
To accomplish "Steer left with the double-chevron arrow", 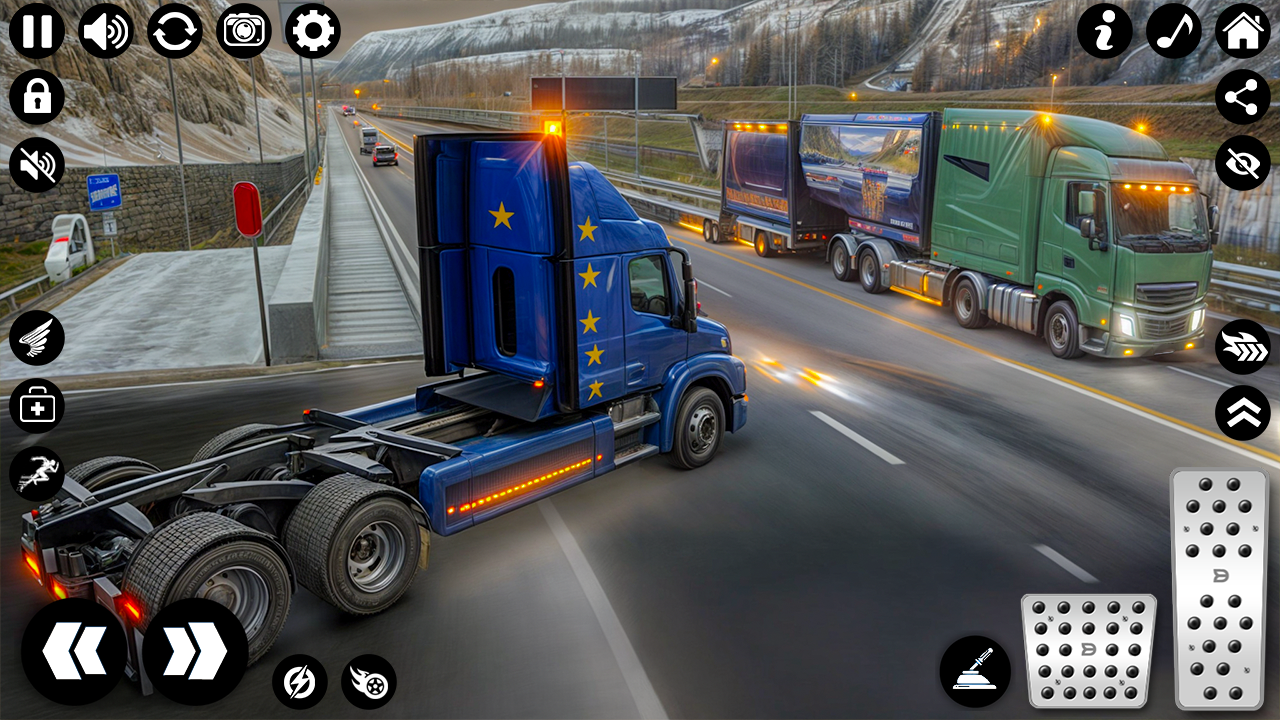I will (x=74, y=652).
